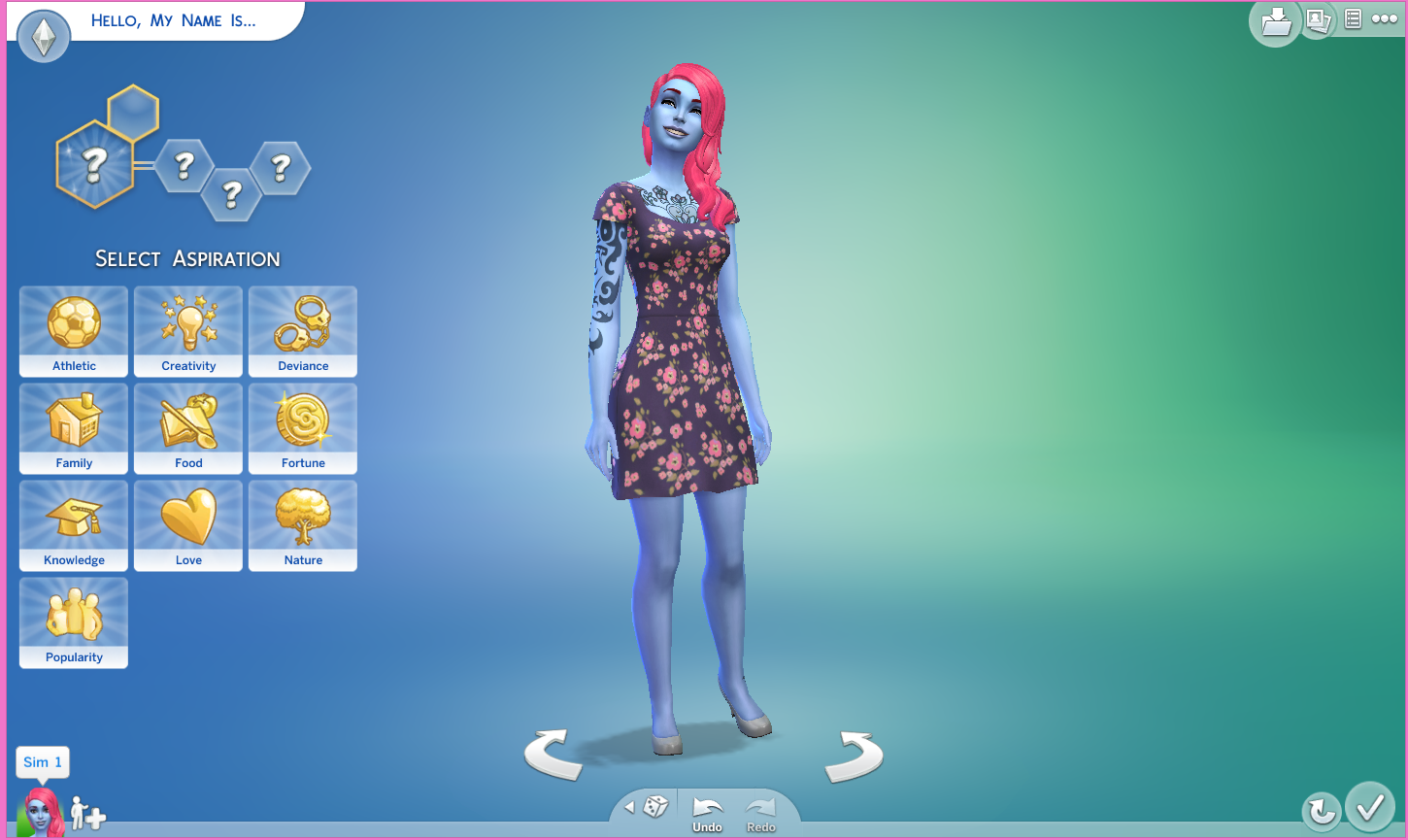Pick the Popularity aspiration
The width and height of the screenshot is (1408, 840).
click(x=73, y=623)
